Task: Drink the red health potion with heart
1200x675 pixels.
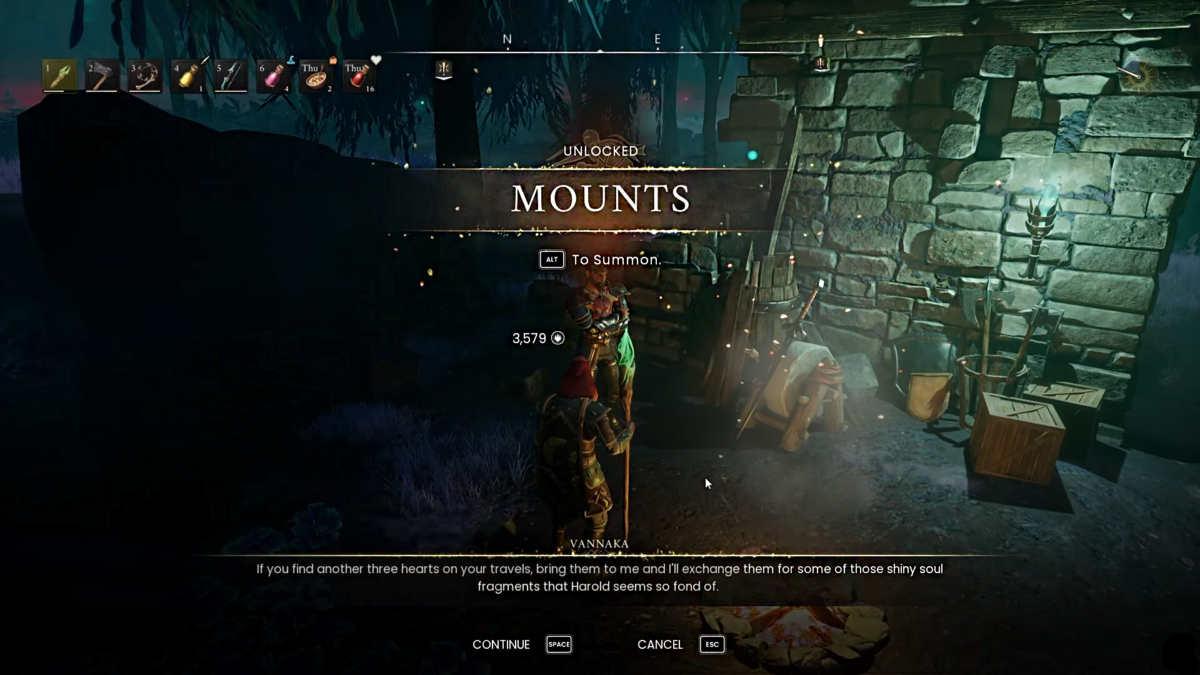Action: pos(359,76)
